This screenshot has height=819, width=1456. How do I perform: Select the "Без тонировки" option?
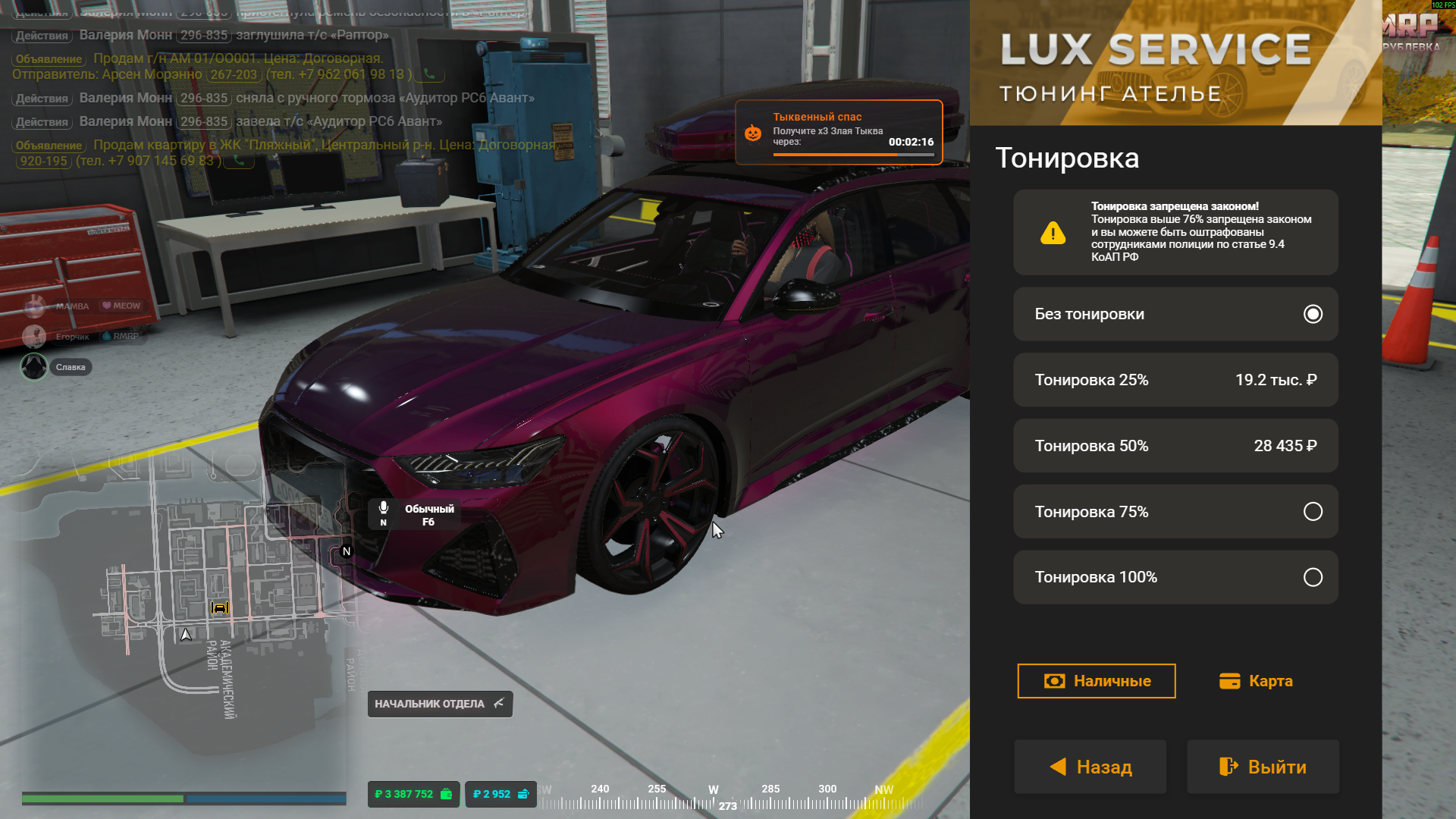[1175, 314]
